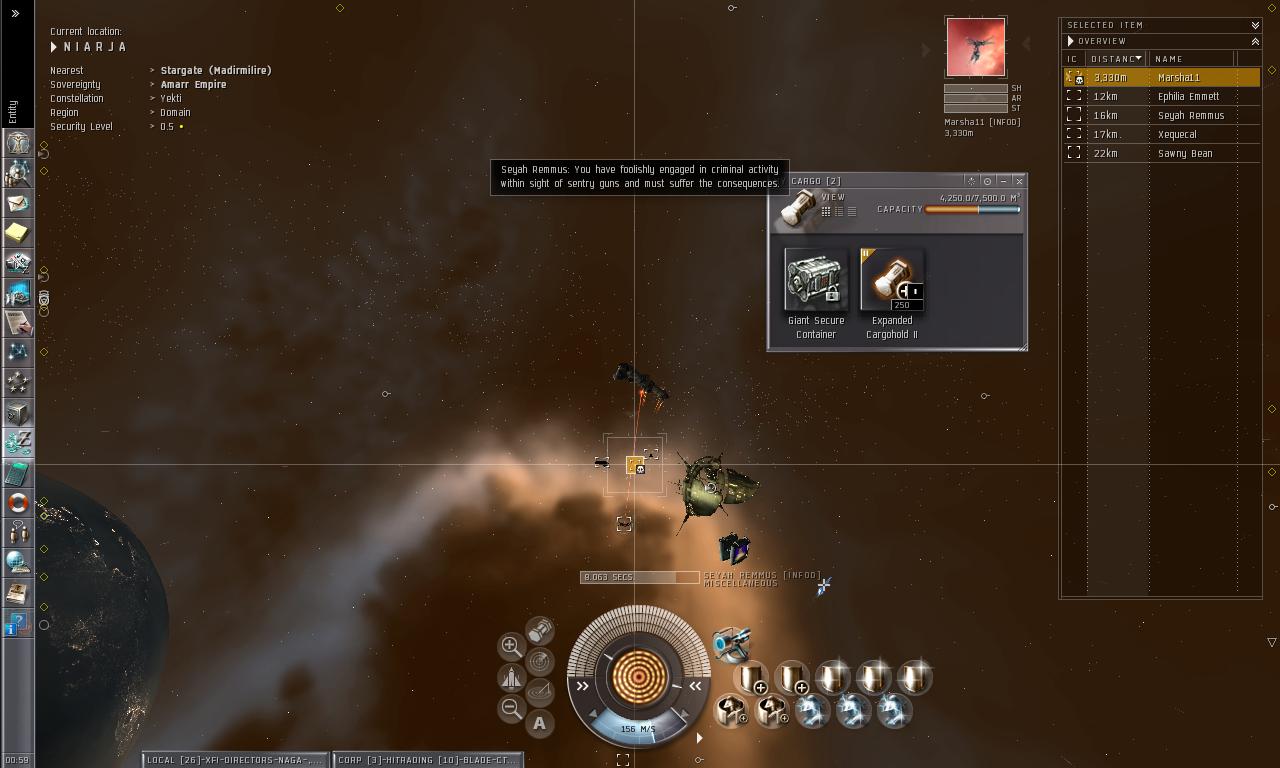Sort overview by the Distance column
This screenshot has height=768, width=1280.
1116,59
